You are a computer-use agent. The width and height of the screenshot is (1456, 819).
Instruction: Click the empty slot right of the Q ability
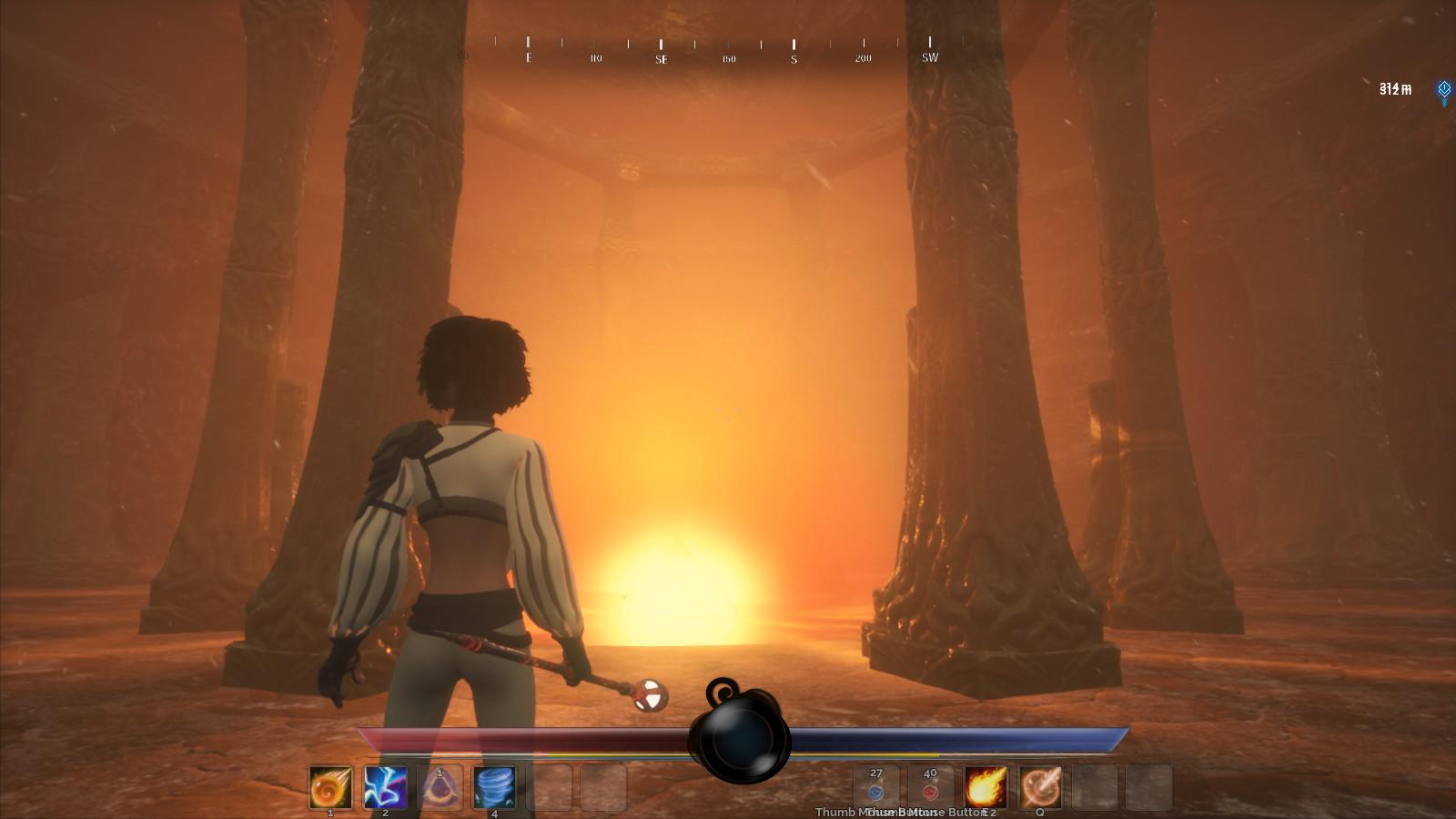(x=1096, y=786)
